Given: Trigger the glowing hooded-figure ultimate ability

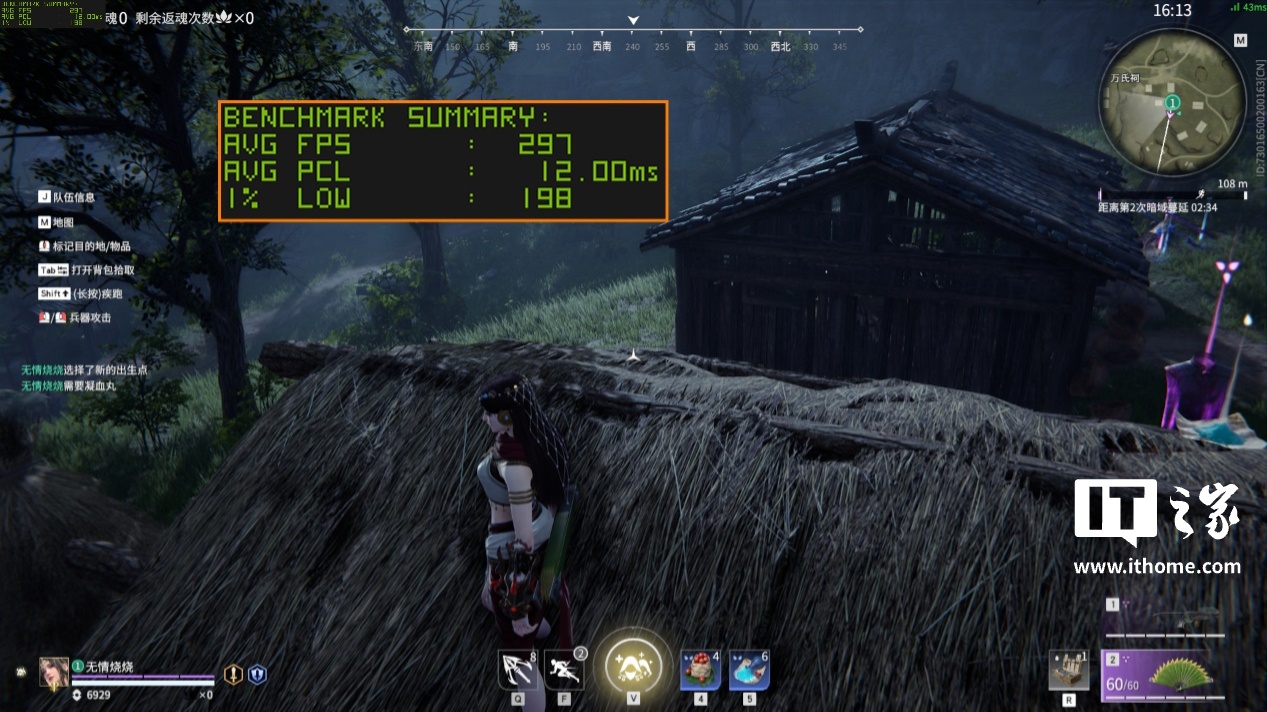Looking at the screenshot, I should point(633,667).
